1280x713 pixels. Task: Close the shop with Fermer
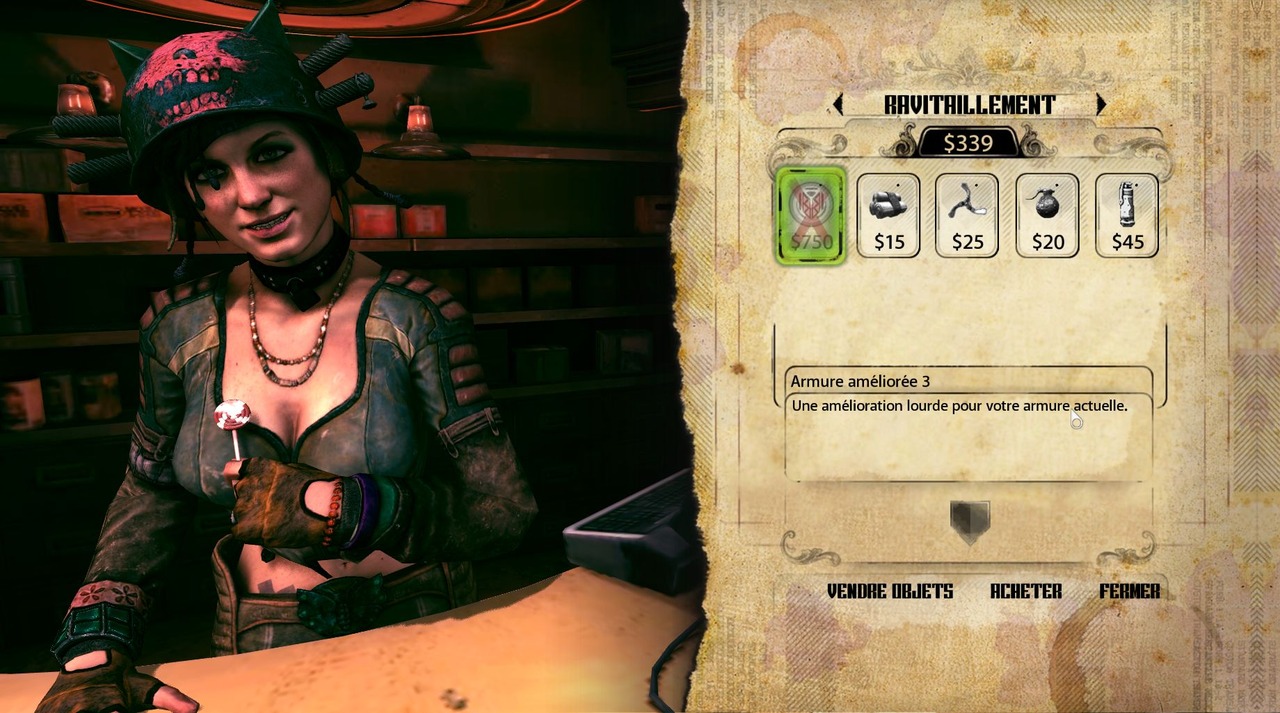pos(1130,591)
